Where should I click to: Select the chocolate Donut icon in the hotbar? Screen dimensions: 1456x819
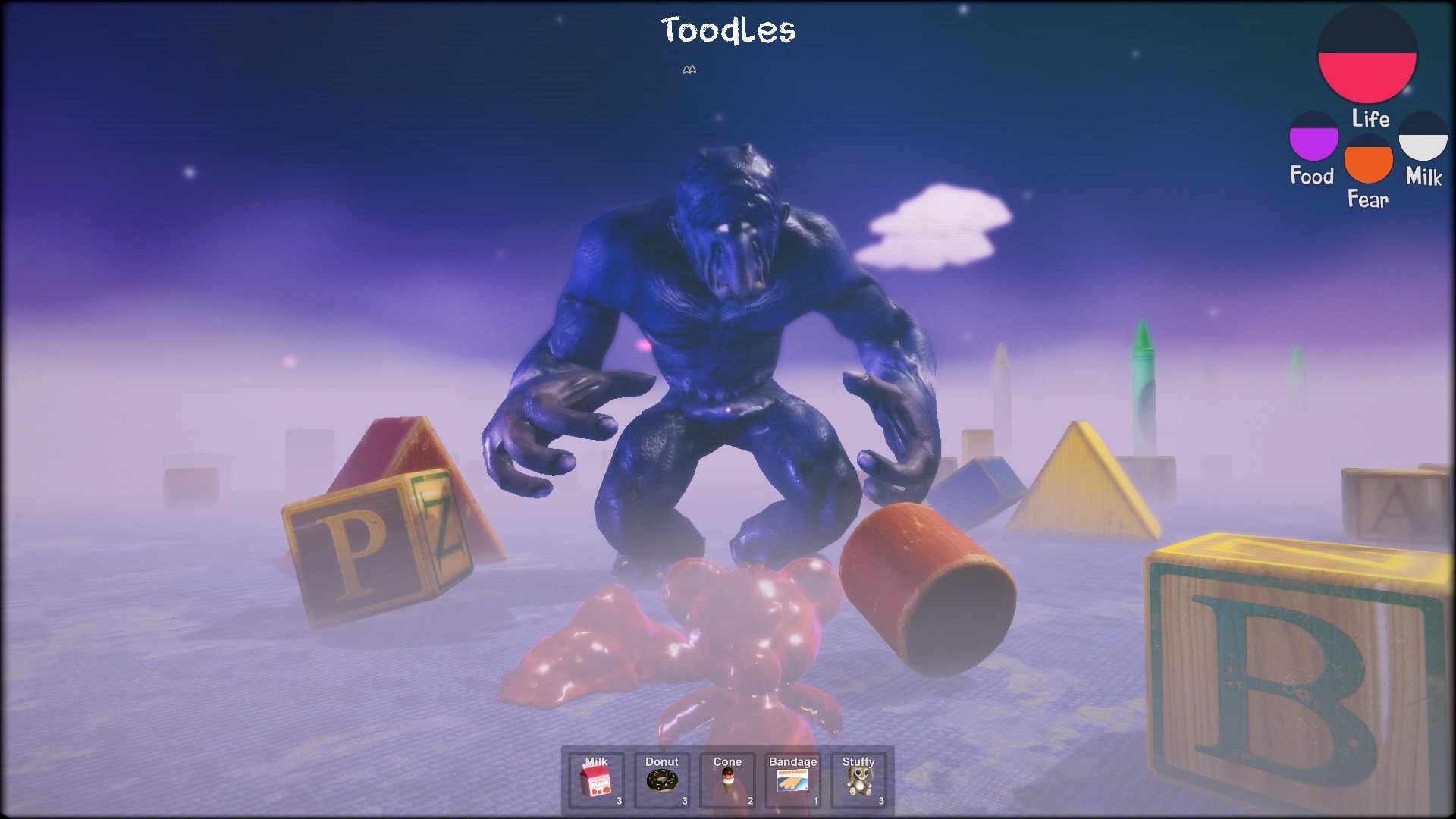point(661,781)
